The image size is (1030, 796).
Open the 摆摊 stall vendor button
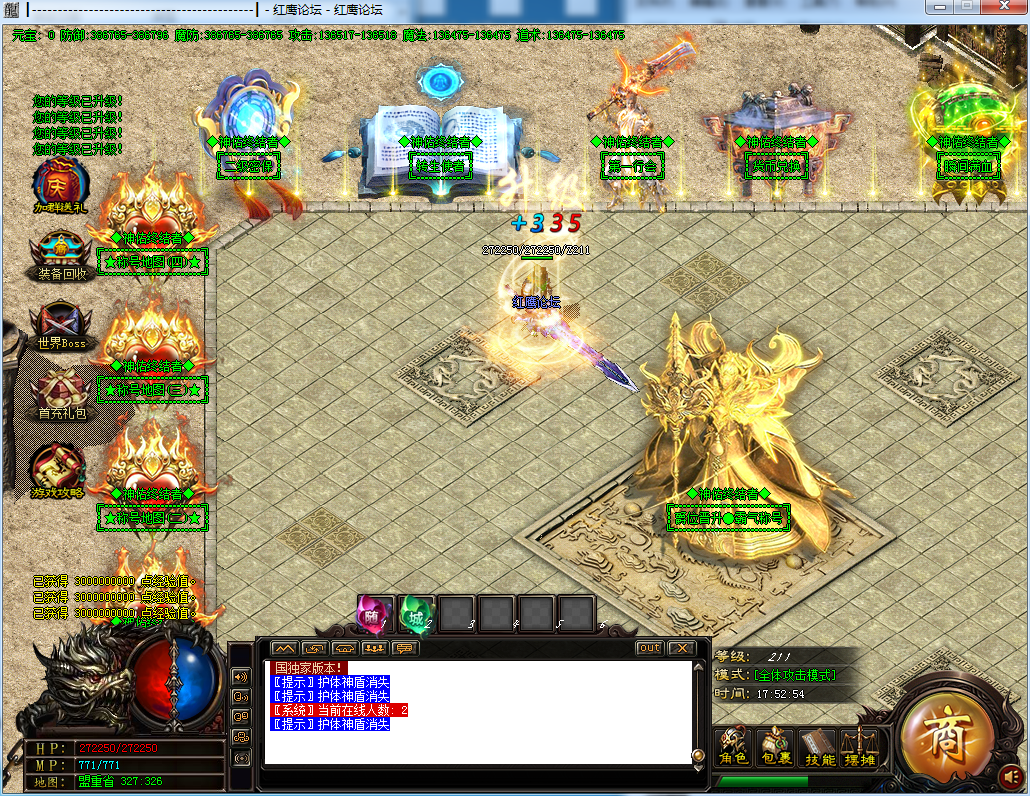tap(858, 746)
